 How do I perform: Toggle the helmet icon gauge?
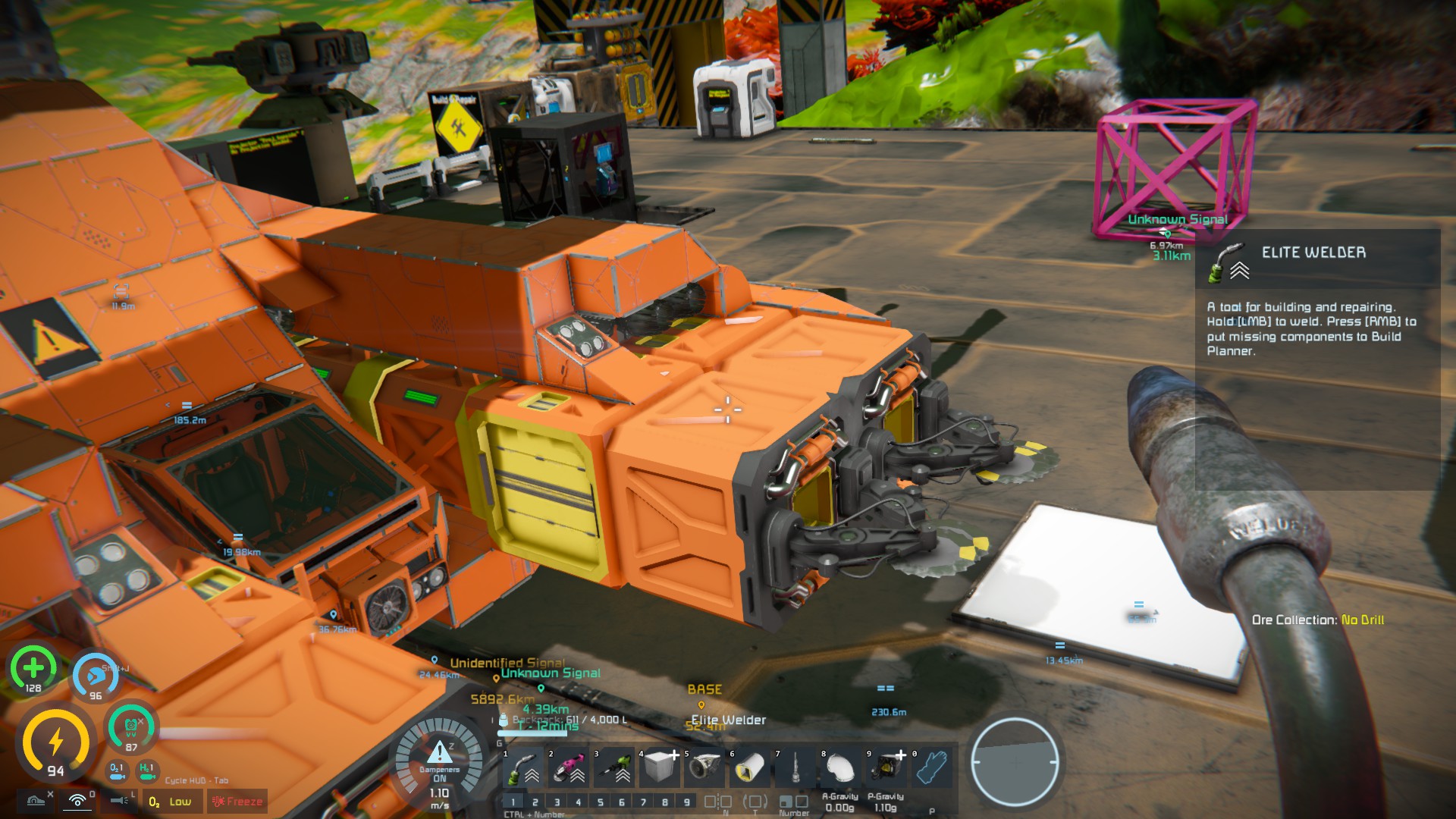pos(130,728)
